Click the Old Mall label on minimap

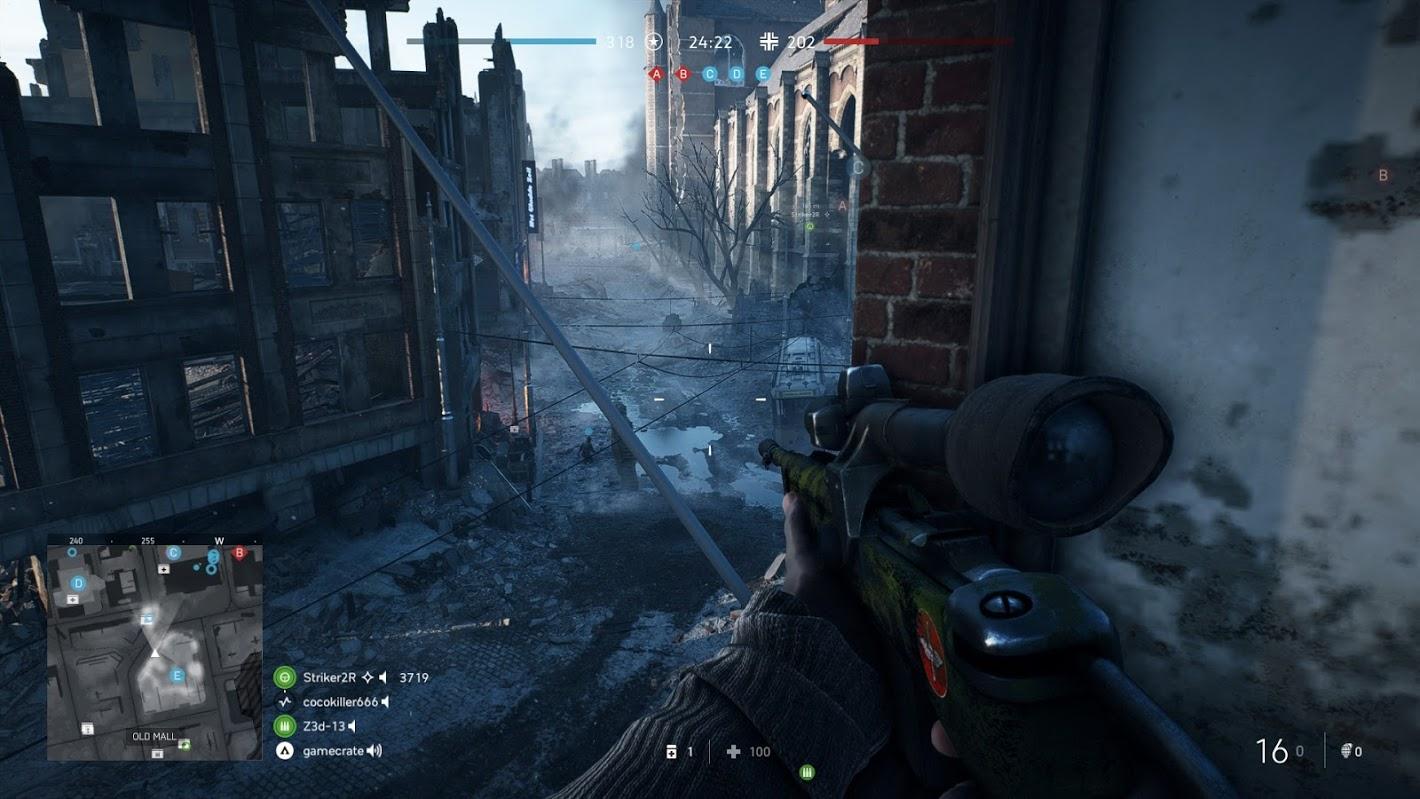coord(154,737)
